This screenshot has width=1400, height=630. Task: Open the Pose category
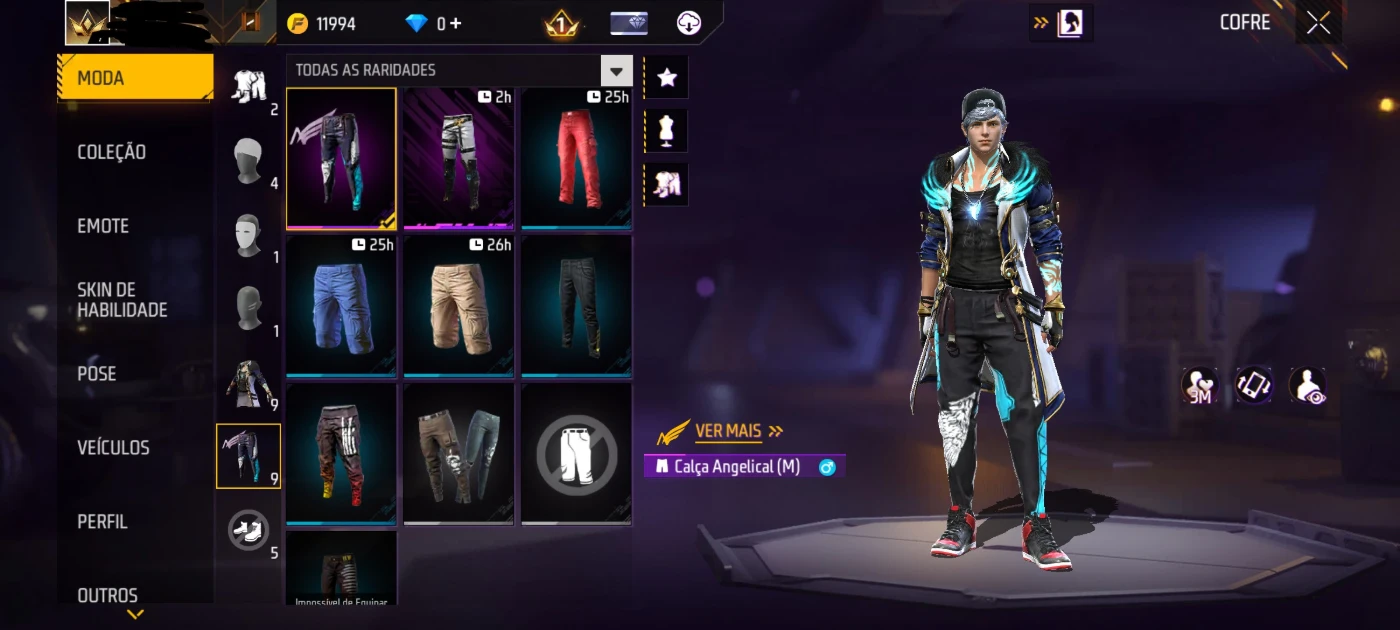pyautogui.click(x=97, y=374)
